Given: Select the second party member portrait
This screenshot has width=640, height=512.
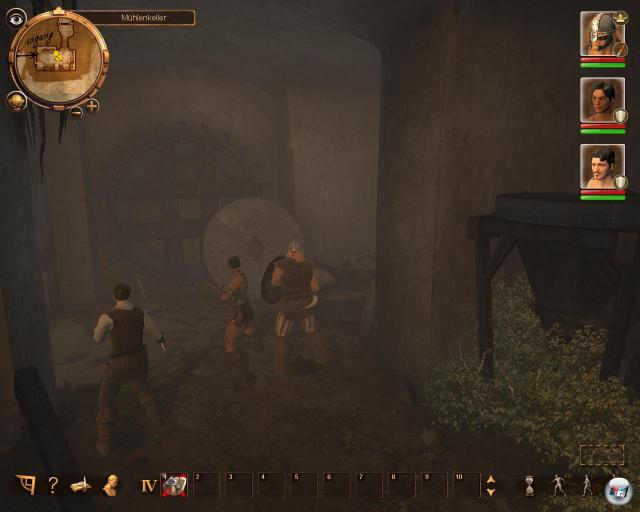Looking at the screenshot, I should coord(602,100).
